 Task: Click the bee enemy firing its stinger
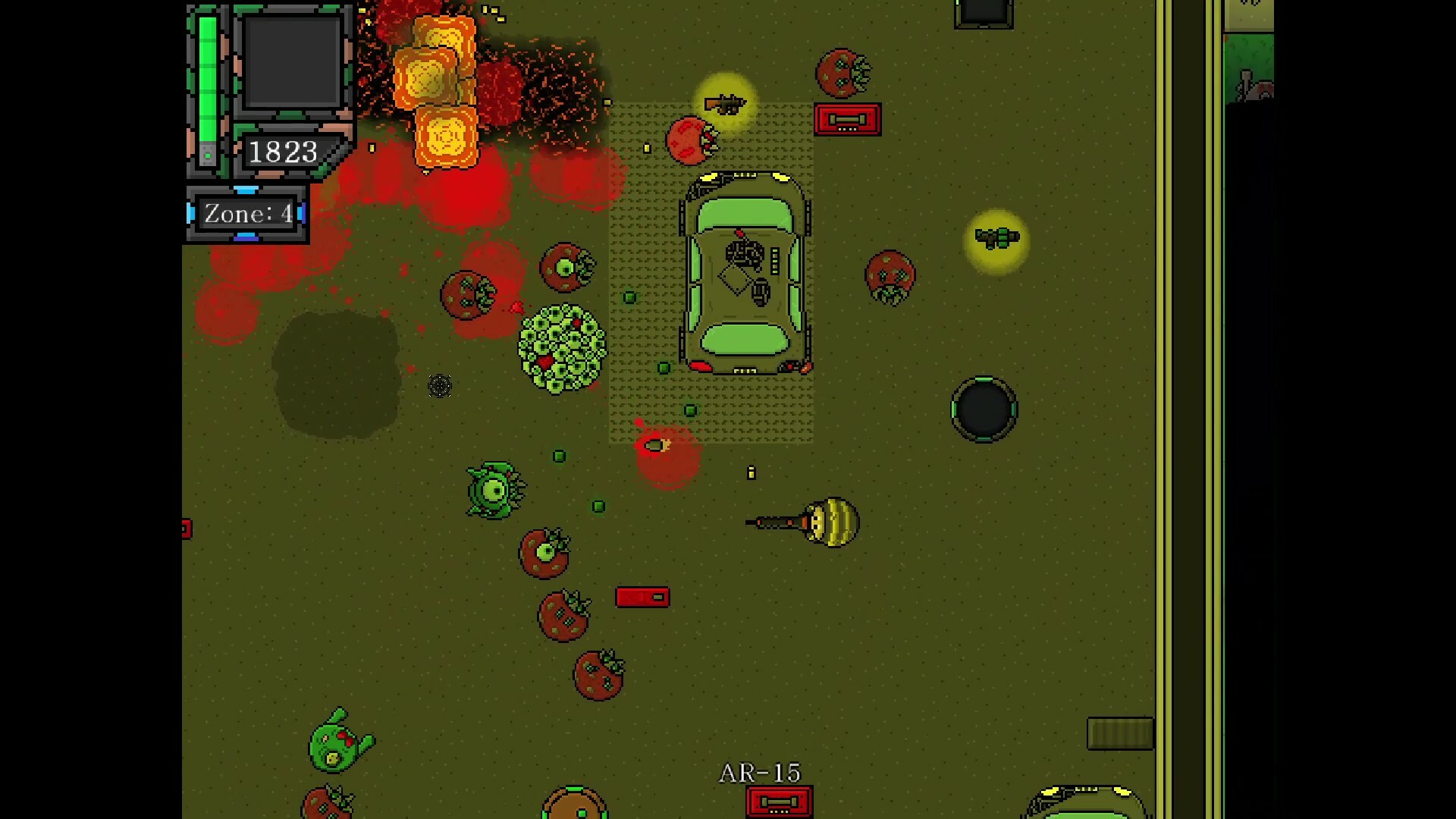(829, 523)
